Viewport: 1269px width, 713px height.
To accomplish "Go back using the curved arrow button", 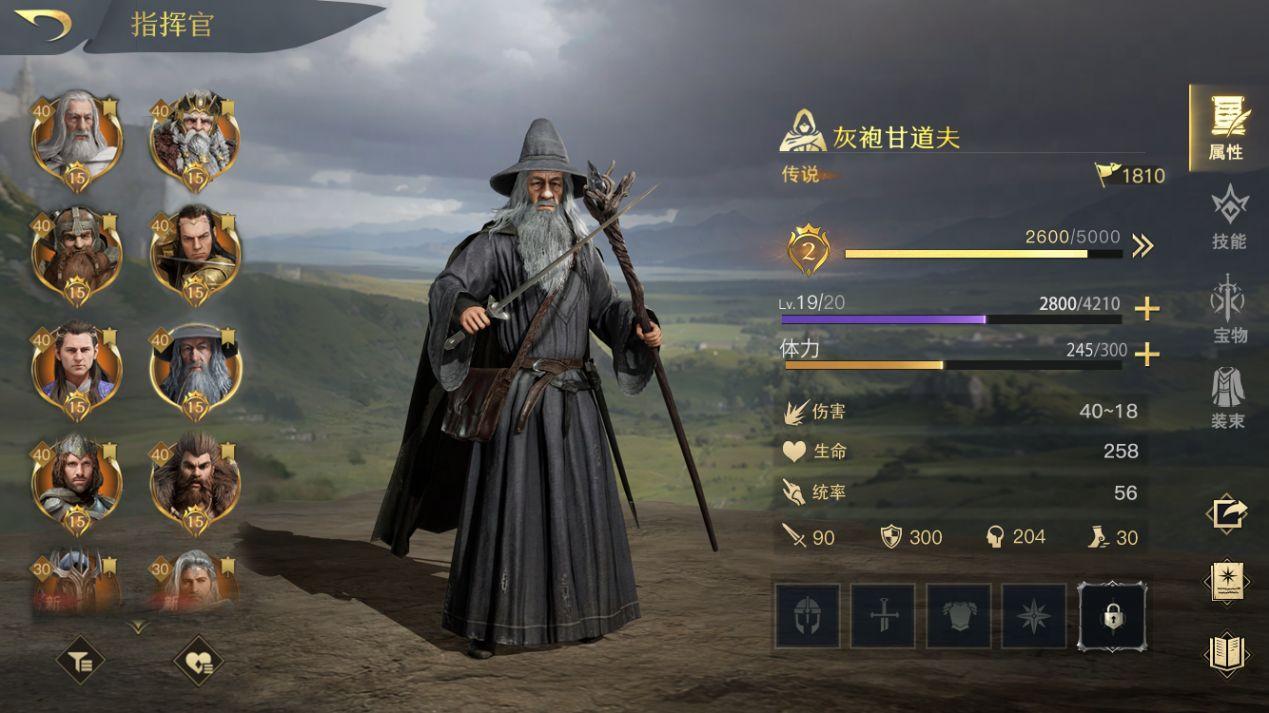I will tap(44, 24).
